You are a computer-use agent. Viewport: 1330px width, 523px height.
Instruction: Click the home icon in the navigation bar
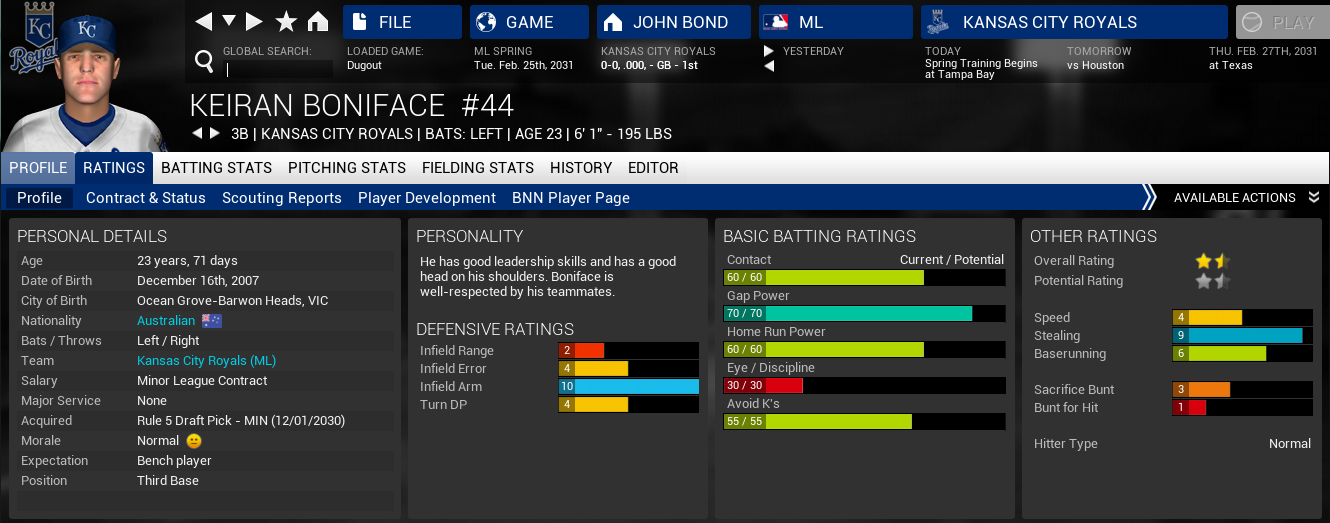[318, 21]
